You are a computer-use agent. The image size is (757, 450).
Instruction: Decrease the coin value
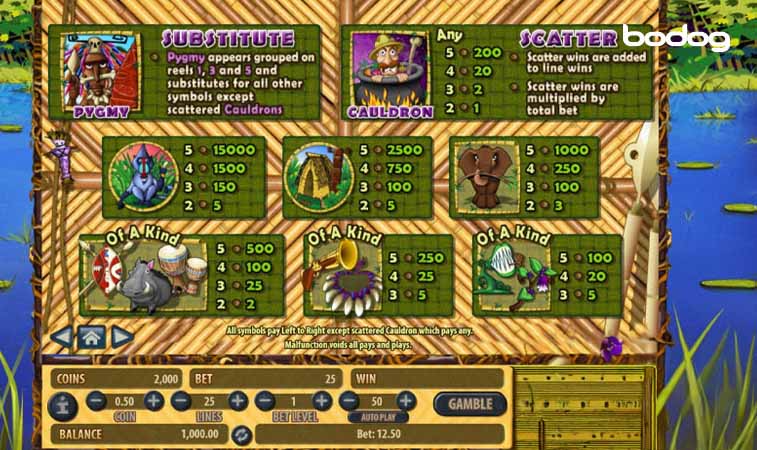[97, 401]
